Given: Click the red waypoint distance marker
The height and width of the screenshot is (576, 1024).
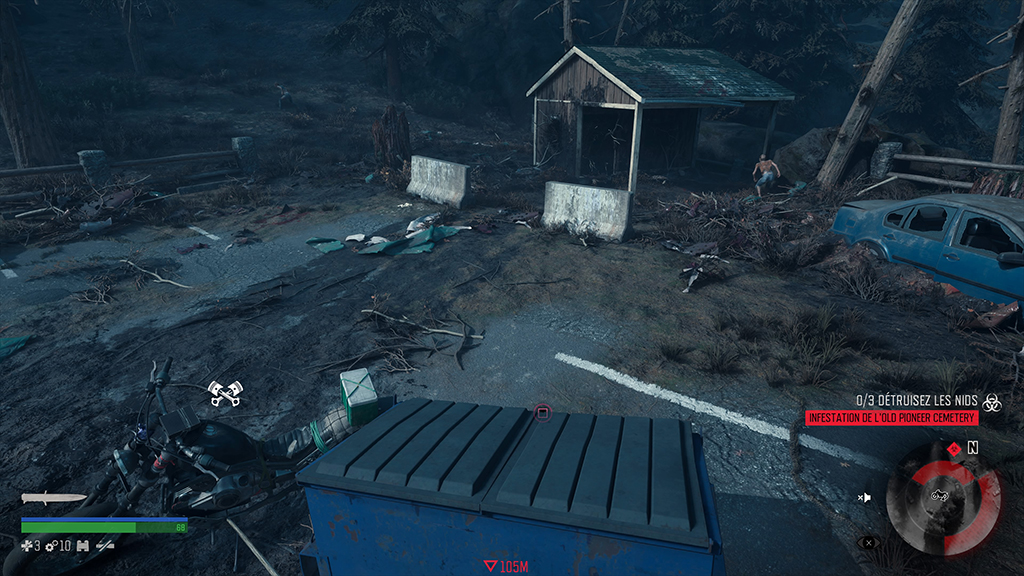Looking at the screenshot, I should point(490,566).
